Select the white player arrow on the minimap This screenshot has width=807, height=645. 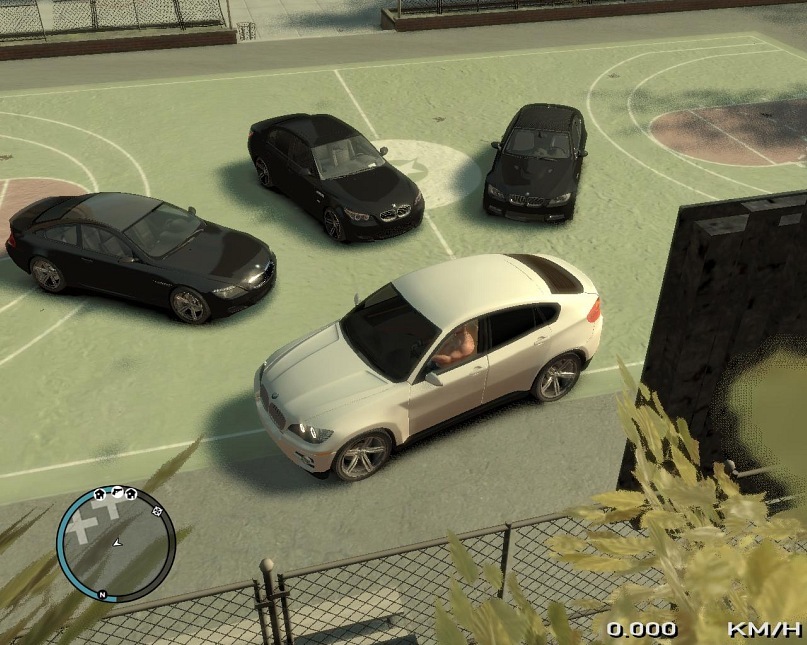coord(118,542)
